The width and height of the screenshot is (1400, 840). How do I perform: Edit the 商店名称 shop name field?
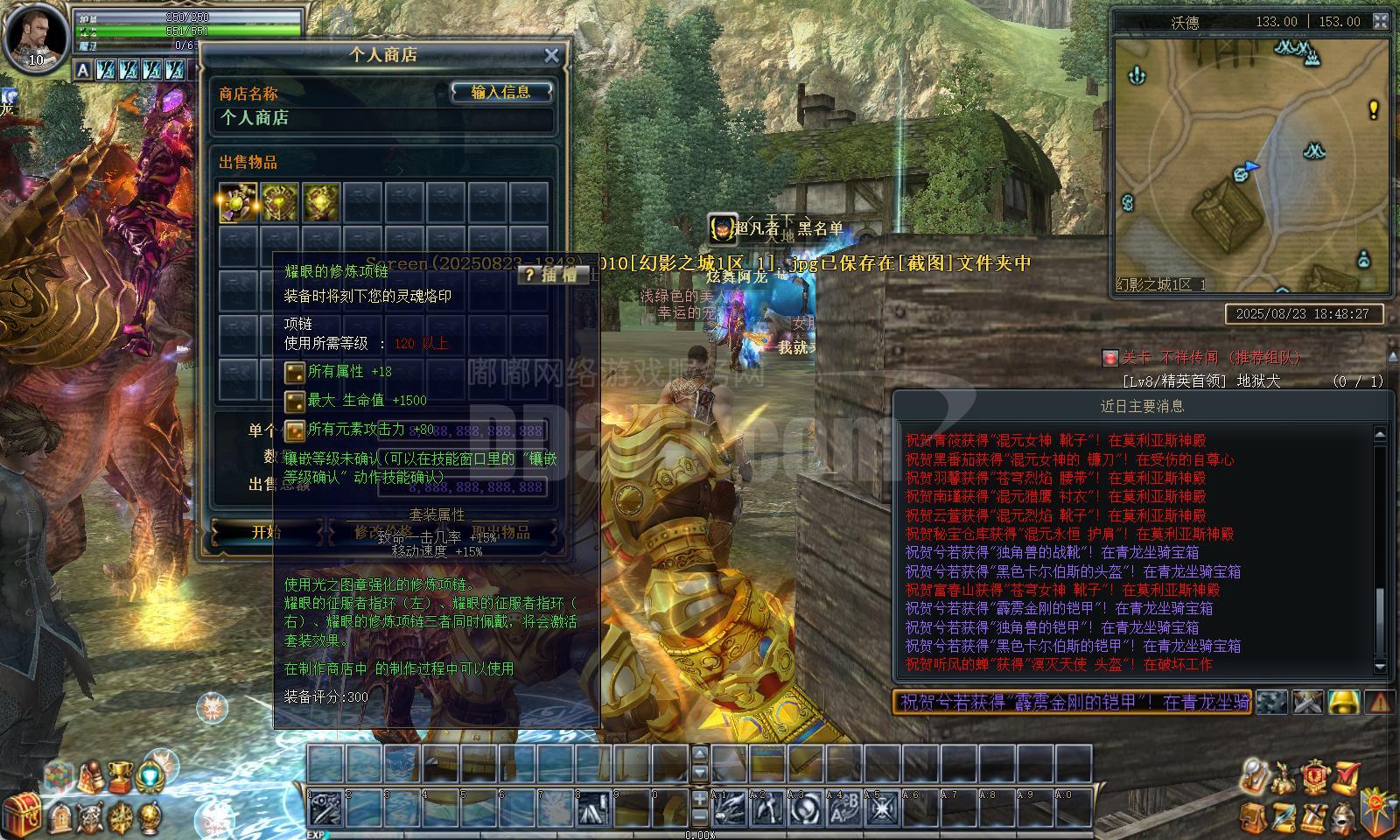[x=384, y=118]
